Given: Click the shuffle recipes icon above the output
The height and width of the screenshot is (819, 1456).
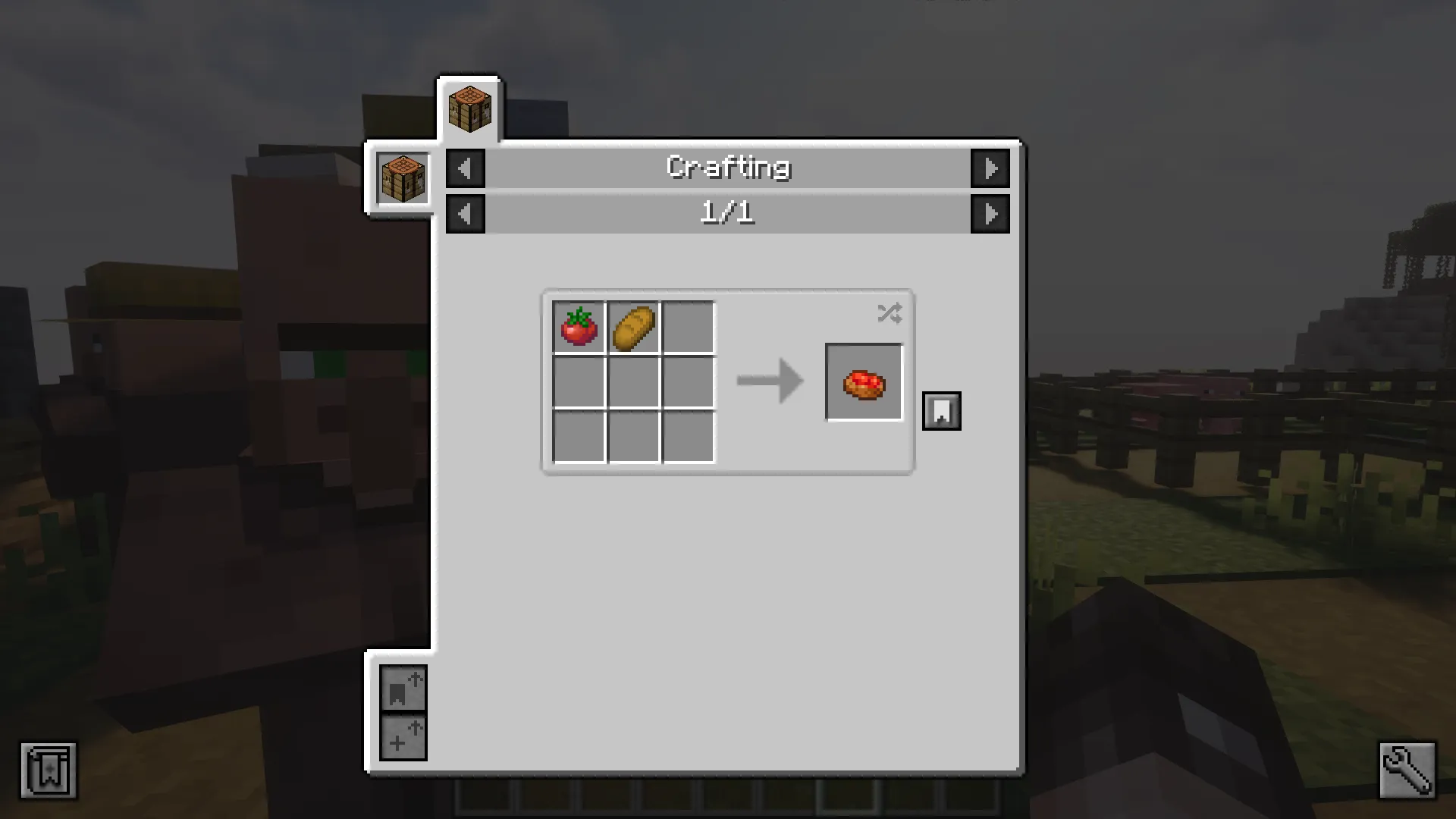Looking at the screenshot, I should pos(890,313).
